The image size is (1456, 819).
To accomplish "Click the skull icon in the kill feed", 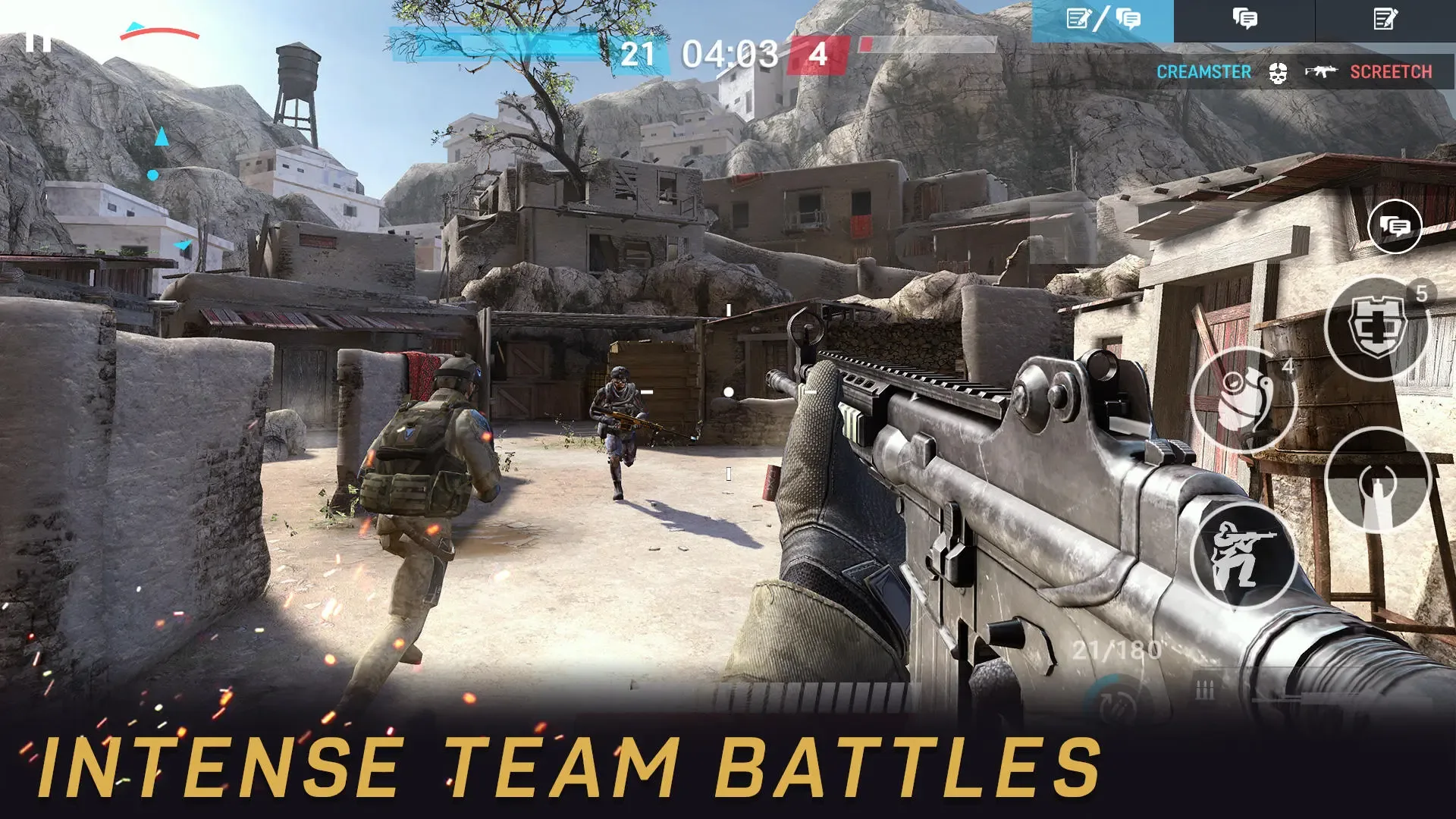I will 1278,73.
